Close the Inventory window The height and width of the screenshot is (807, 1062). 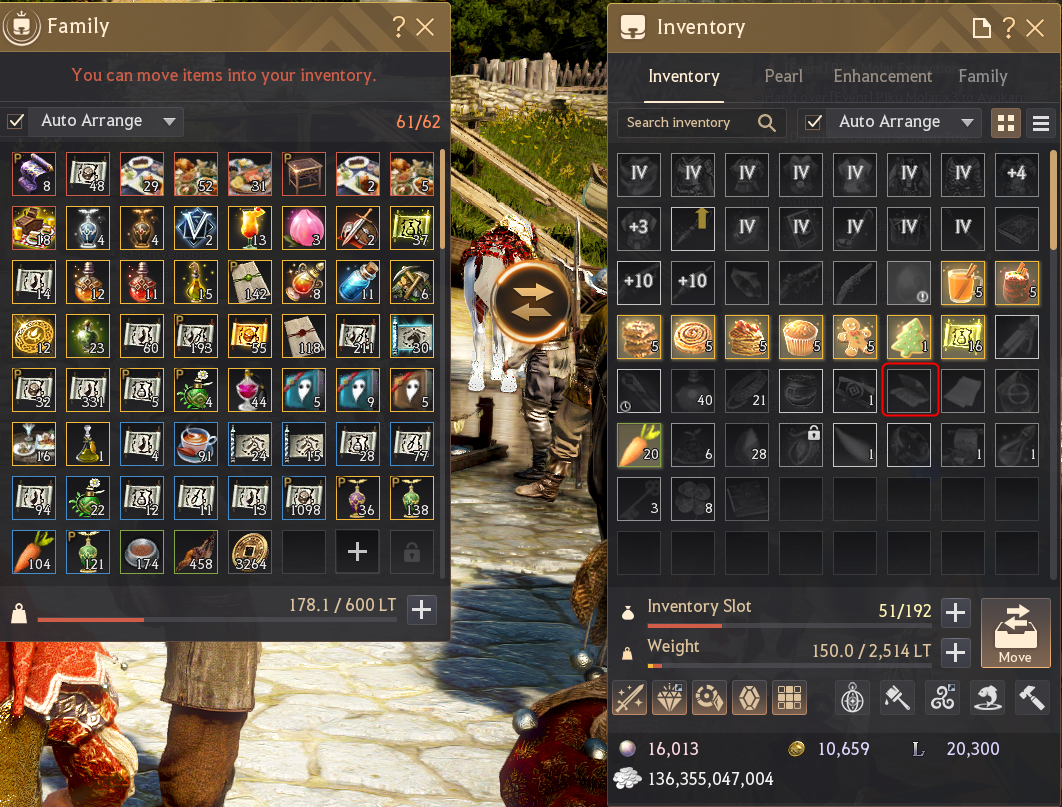coord(1035,27)
